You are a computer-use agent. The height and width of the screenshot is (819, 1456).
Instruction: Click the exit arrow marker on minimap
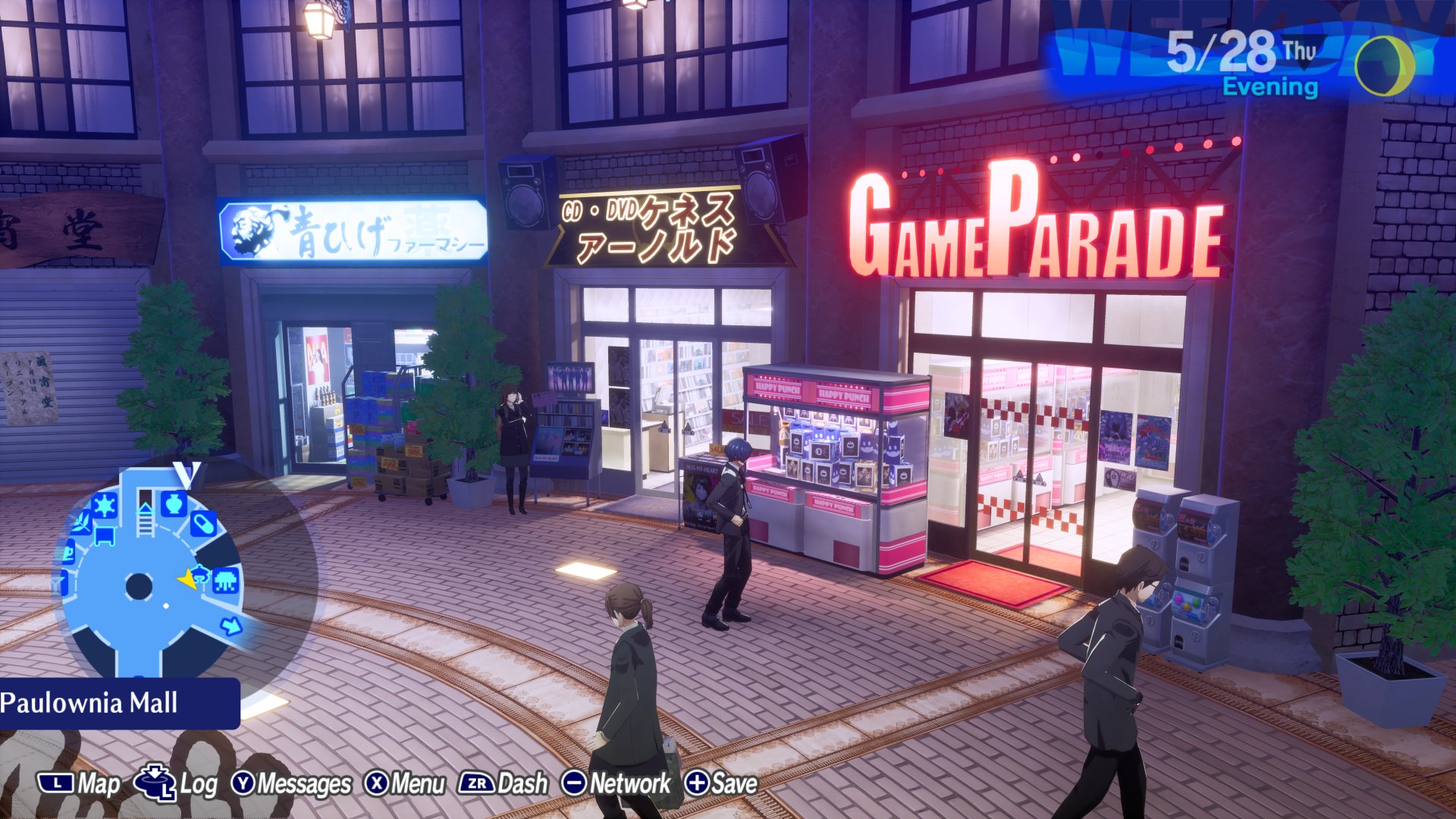231,626
